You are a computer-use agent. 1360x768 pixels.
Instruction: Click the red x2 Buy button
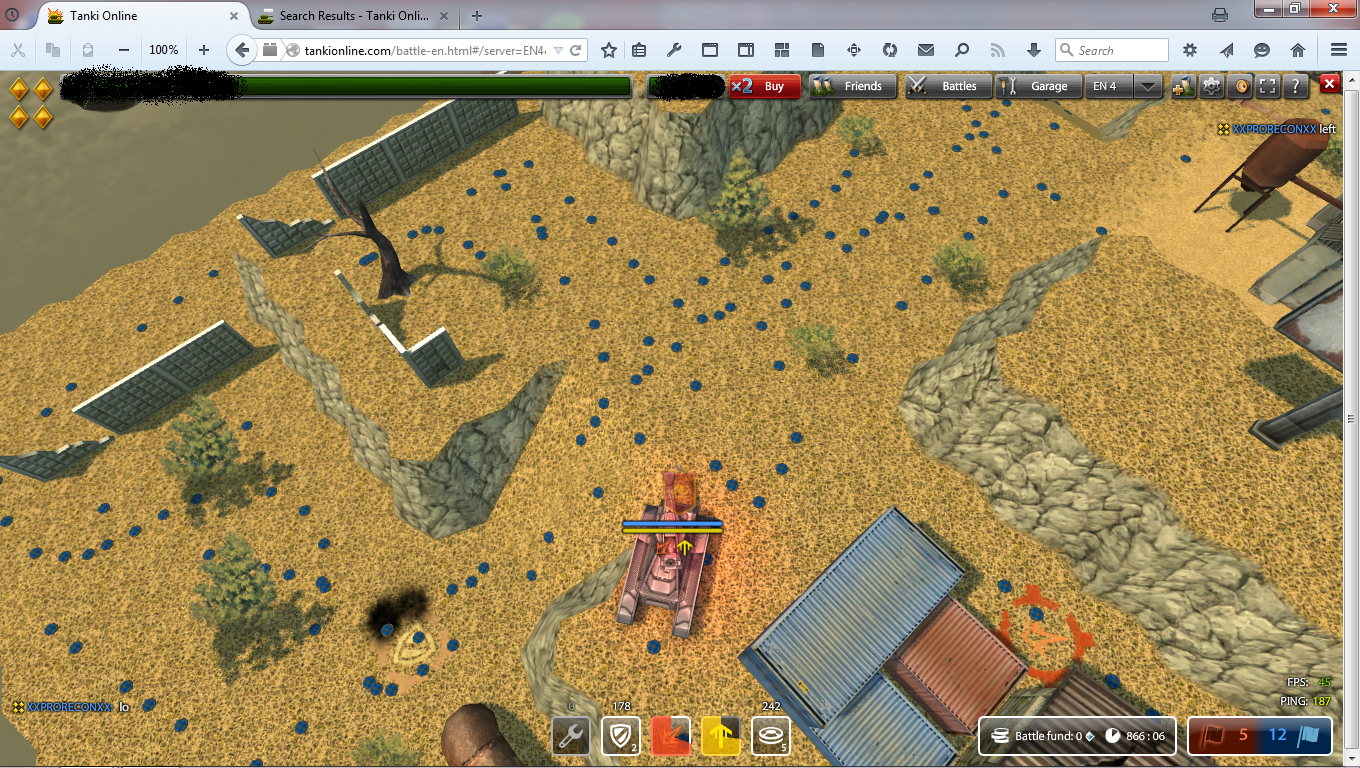[765, 86]
